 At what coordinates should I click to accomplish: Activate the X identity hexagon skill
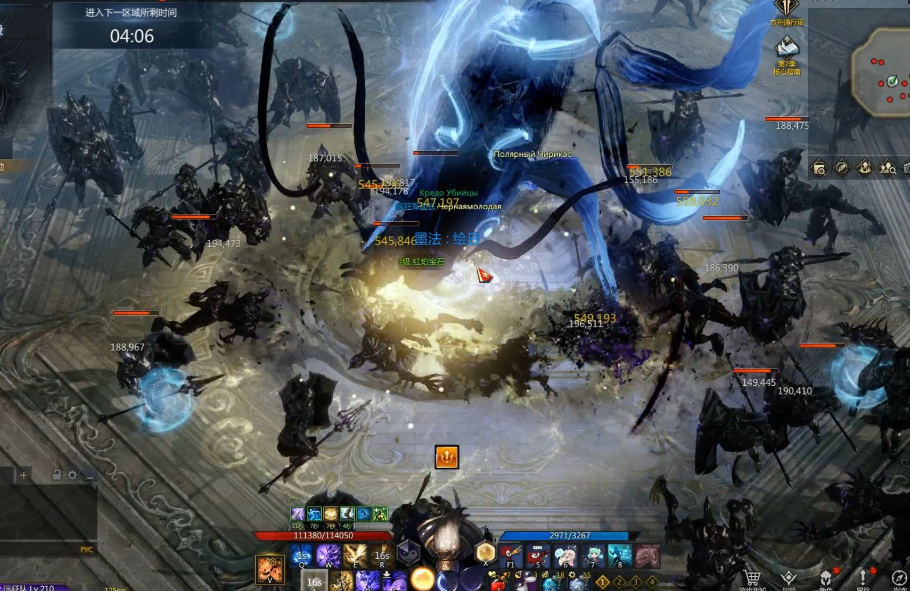click(x=485, y=553)
